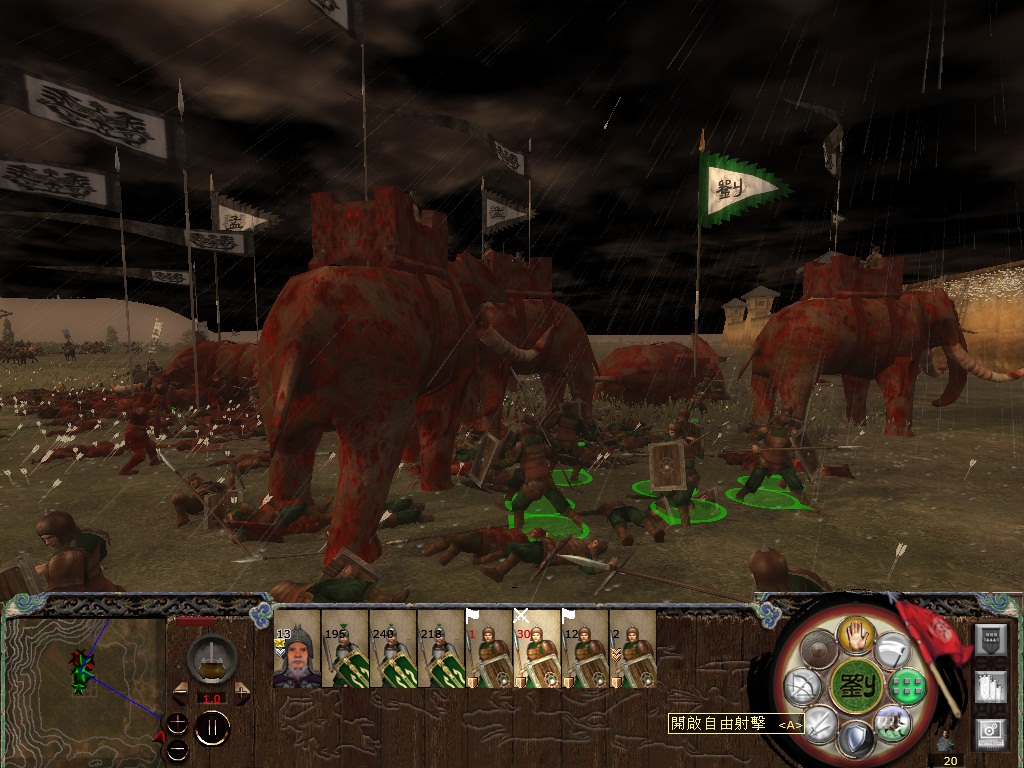Image resolution: width=1024 pixels, height=768 pixels.
Task: Toggle the shield guard mode button
Action: (856, 741)
